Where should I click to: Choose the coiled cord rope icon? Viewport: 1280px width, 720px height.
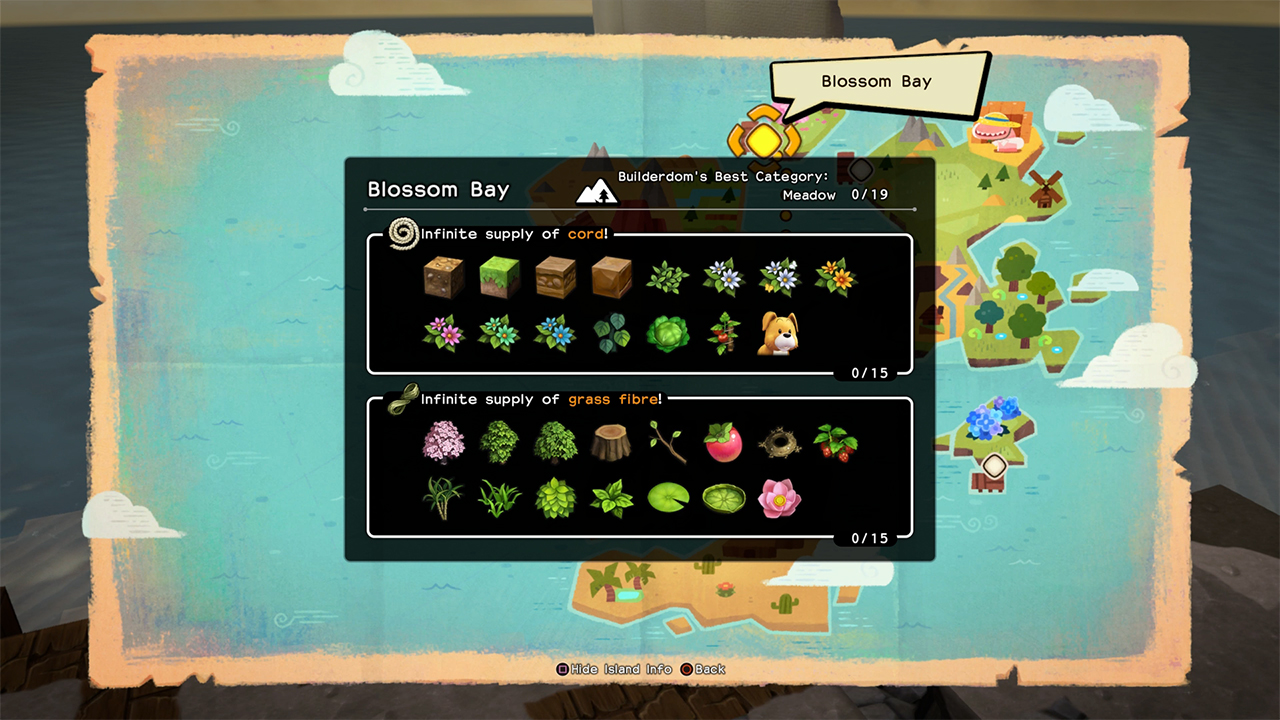(x=404, y=234)
